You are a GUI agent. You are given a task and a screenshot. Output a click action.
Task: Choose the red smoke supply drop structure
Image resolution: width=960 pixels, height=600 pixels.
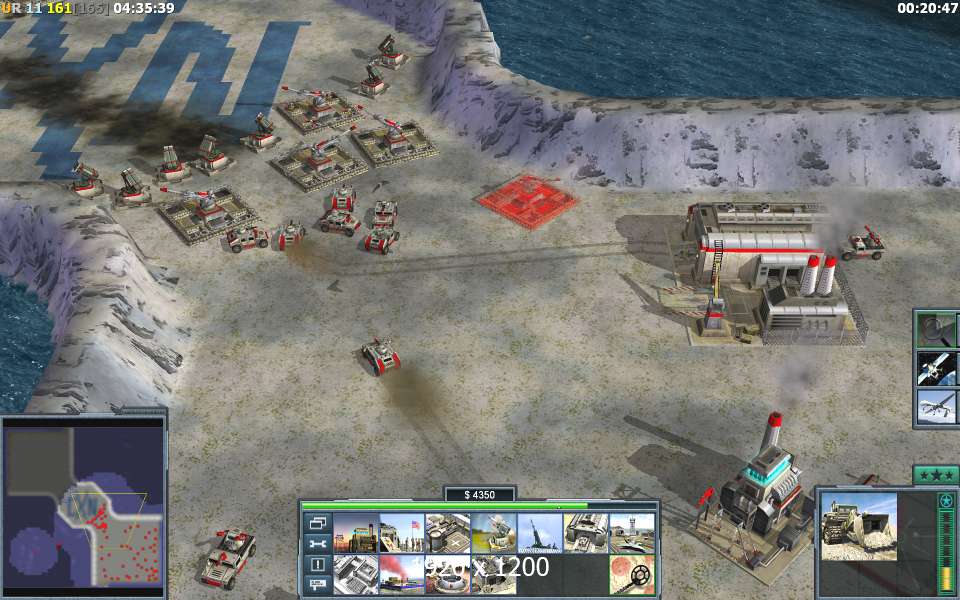tap(401, 575)
